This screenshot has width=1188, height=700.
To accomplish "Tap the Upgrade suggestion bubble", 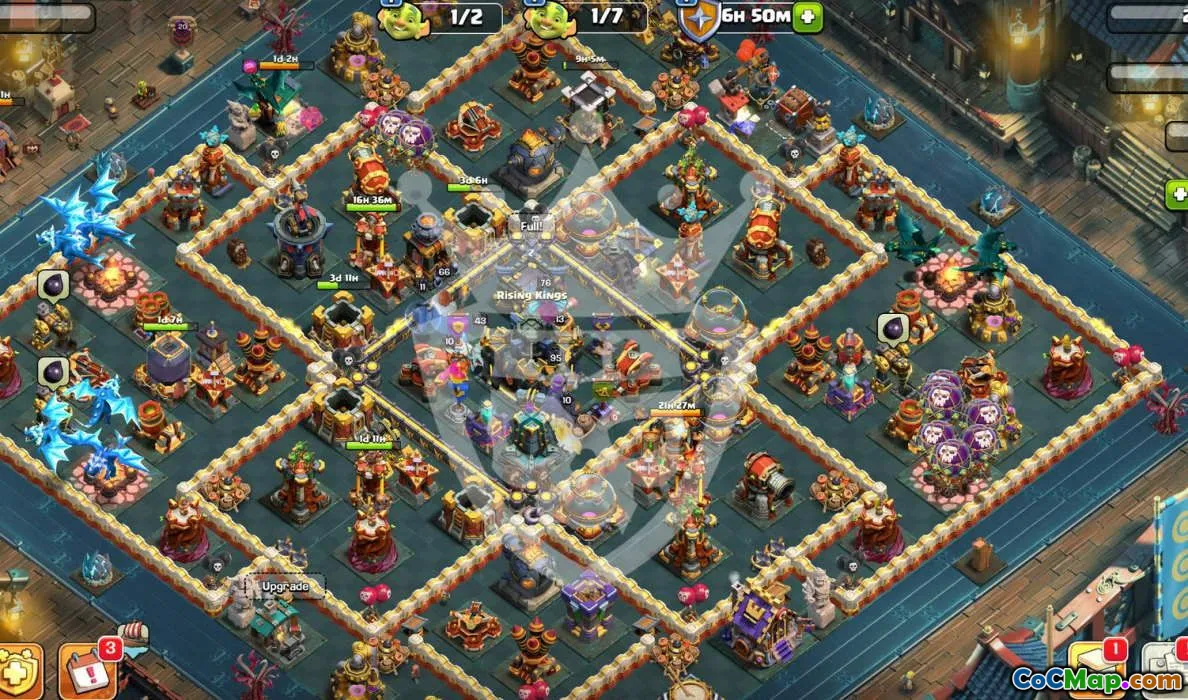I will tap(285, 586).
